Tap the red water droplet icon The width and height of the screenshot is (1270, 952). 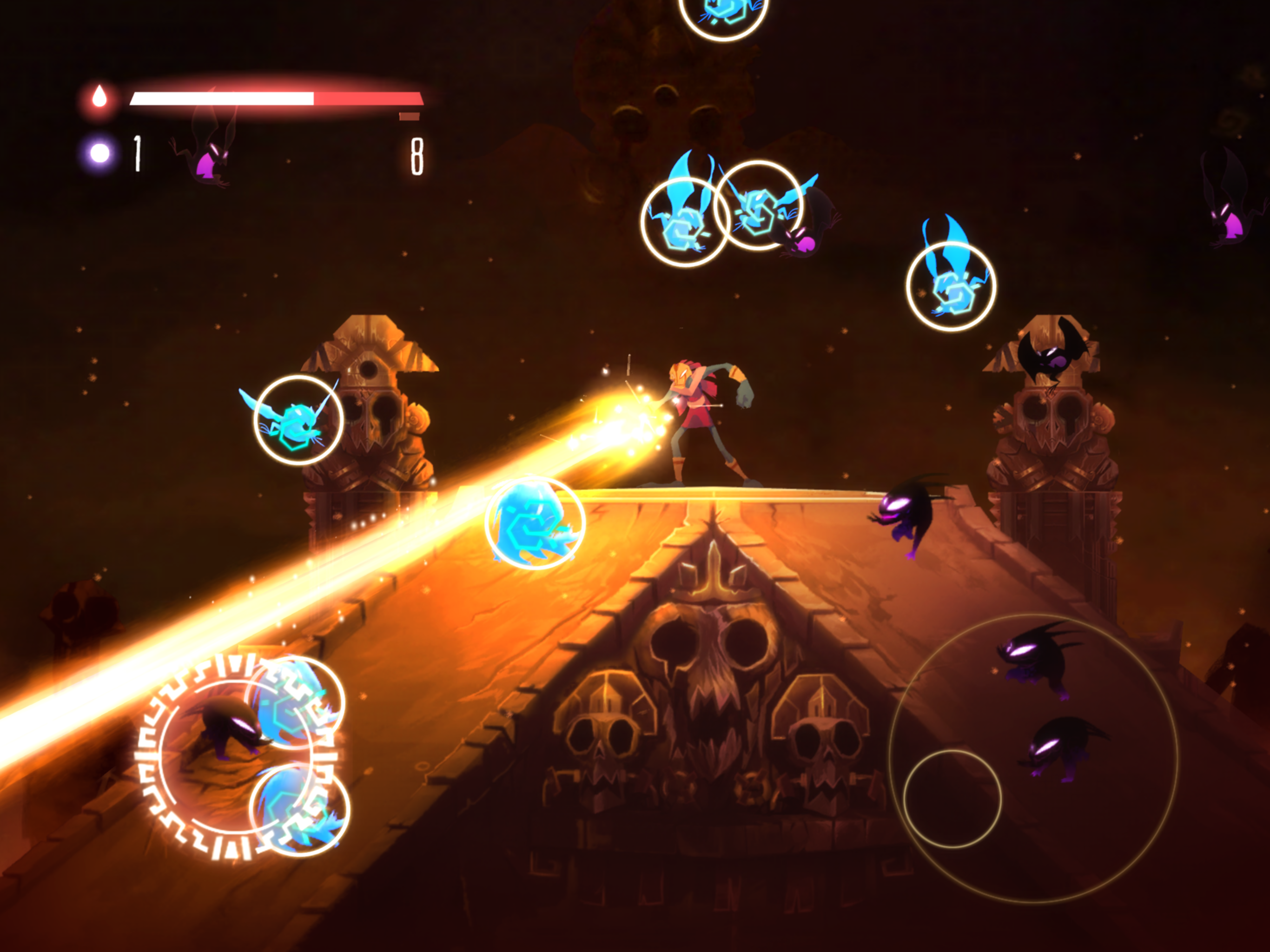[100, 97]
